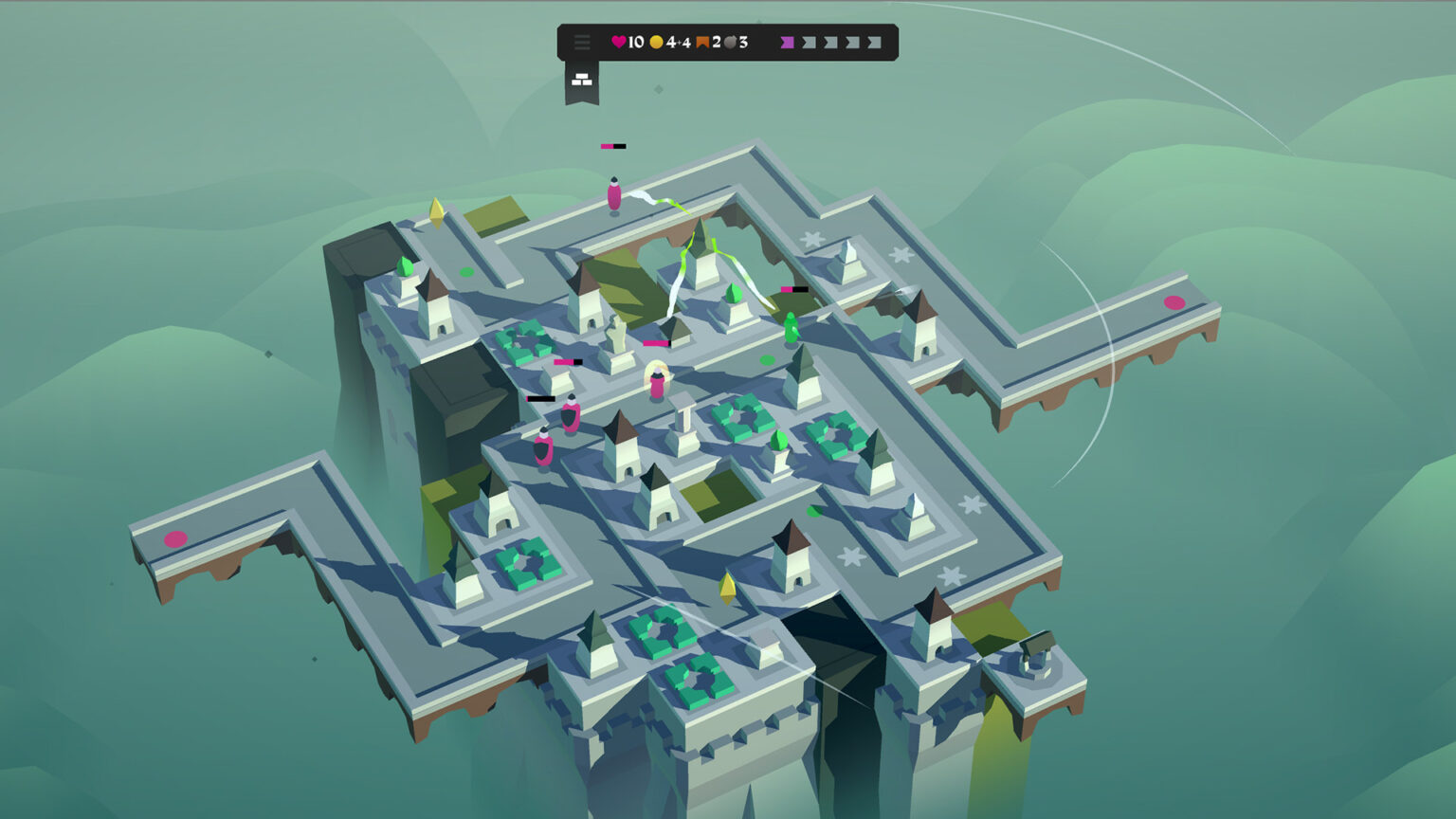
Task: Open the hamburger pause menu
Action: [x=582, y=42]
